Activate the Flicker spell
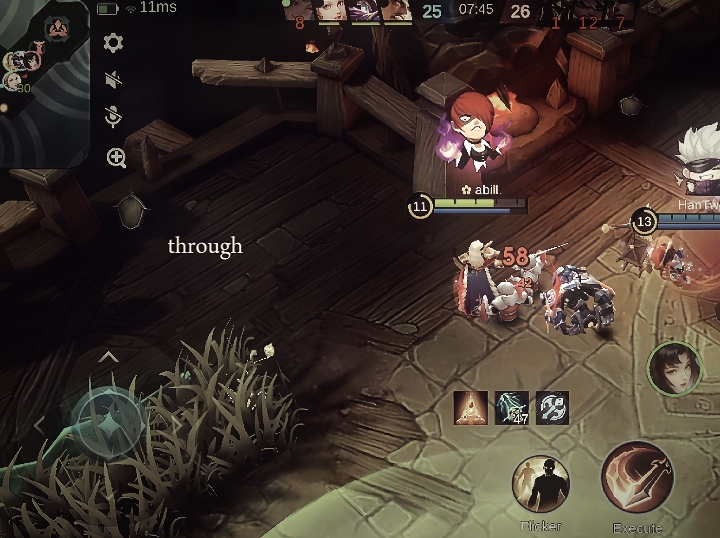 click(541, 485)
